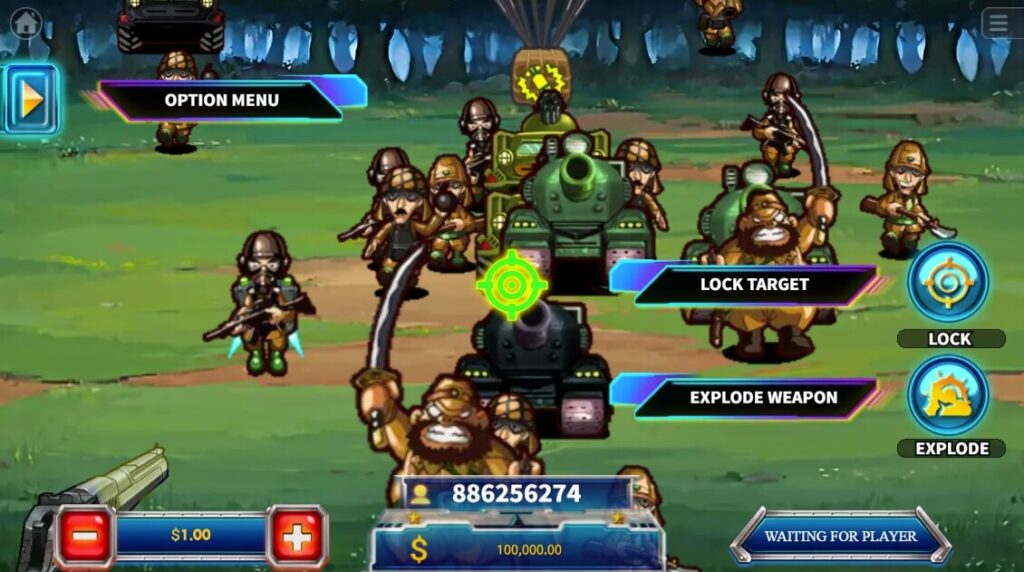This screenshot has width=1024, height=572.
Task: Increase the bet with the red plus
Action: (x=297, y=537)
